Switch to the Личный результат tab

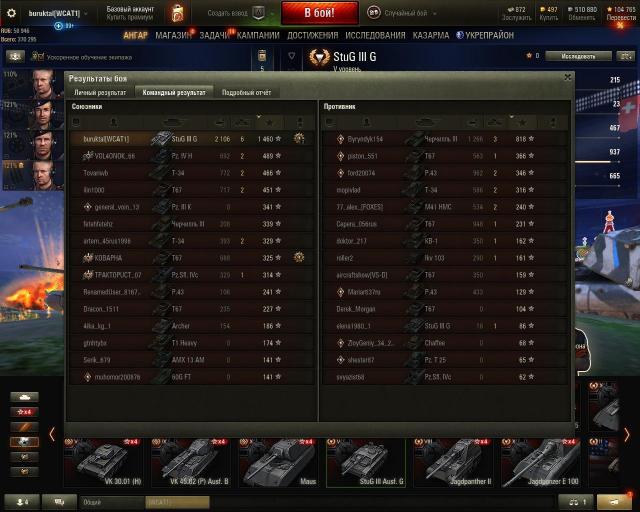pyautogui.click(x=100, y=92)
